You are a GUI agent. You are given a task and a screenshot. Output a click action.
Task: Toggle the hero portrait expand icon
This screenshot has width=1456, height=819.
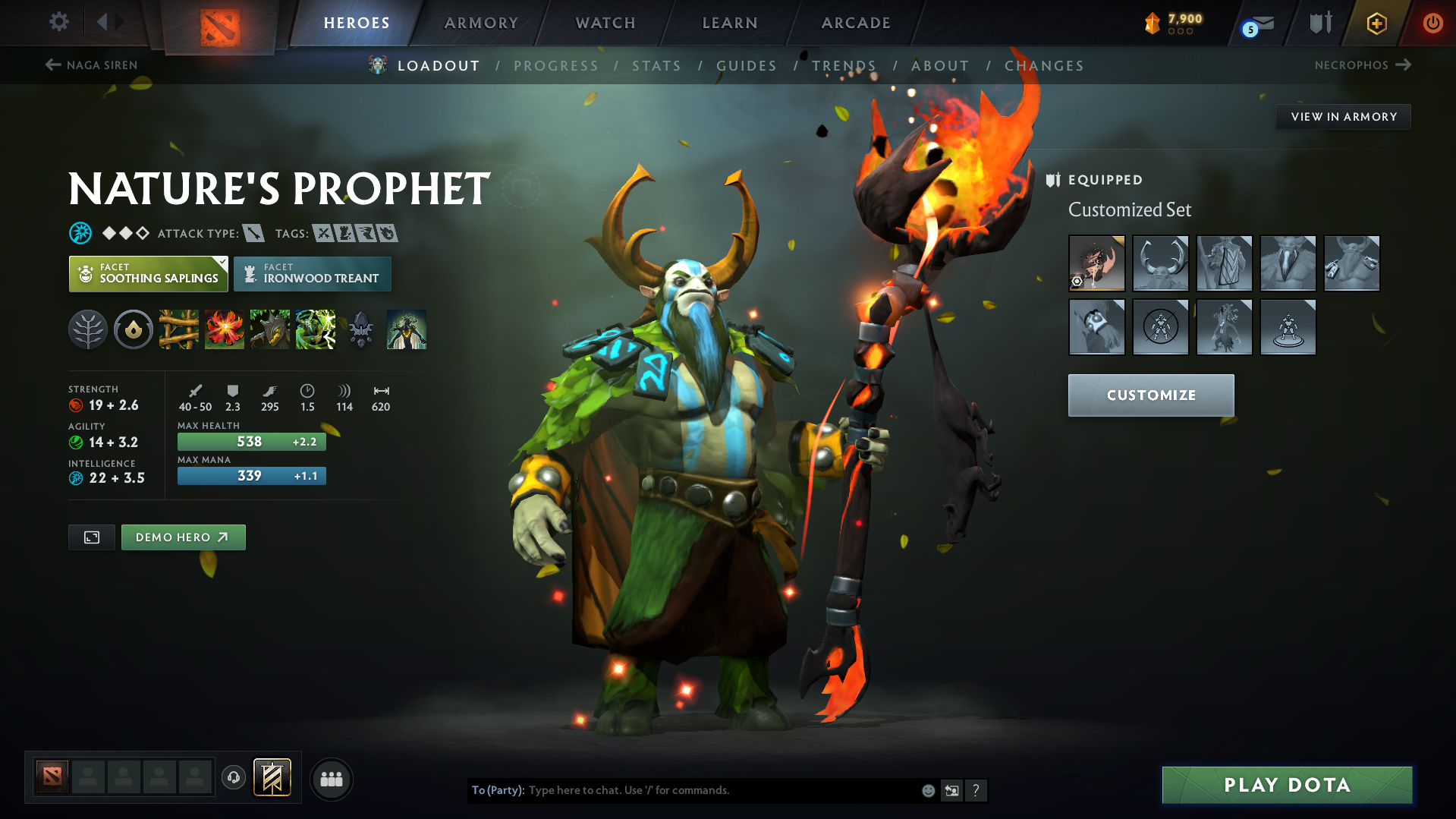(x=91, y=537)
